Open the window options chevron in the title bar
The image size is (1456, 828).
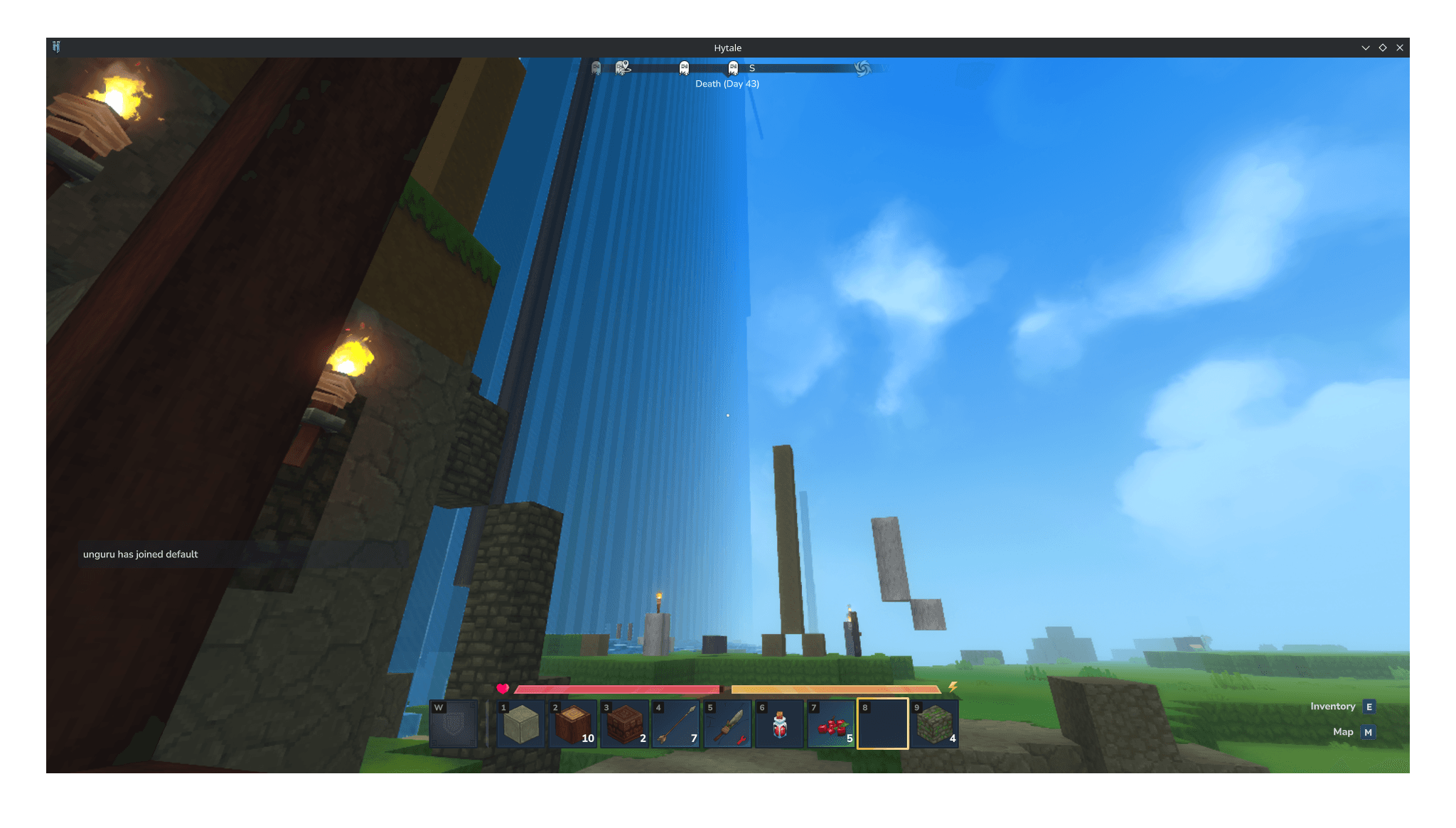pyautogui.click(x=1365, y=47)
